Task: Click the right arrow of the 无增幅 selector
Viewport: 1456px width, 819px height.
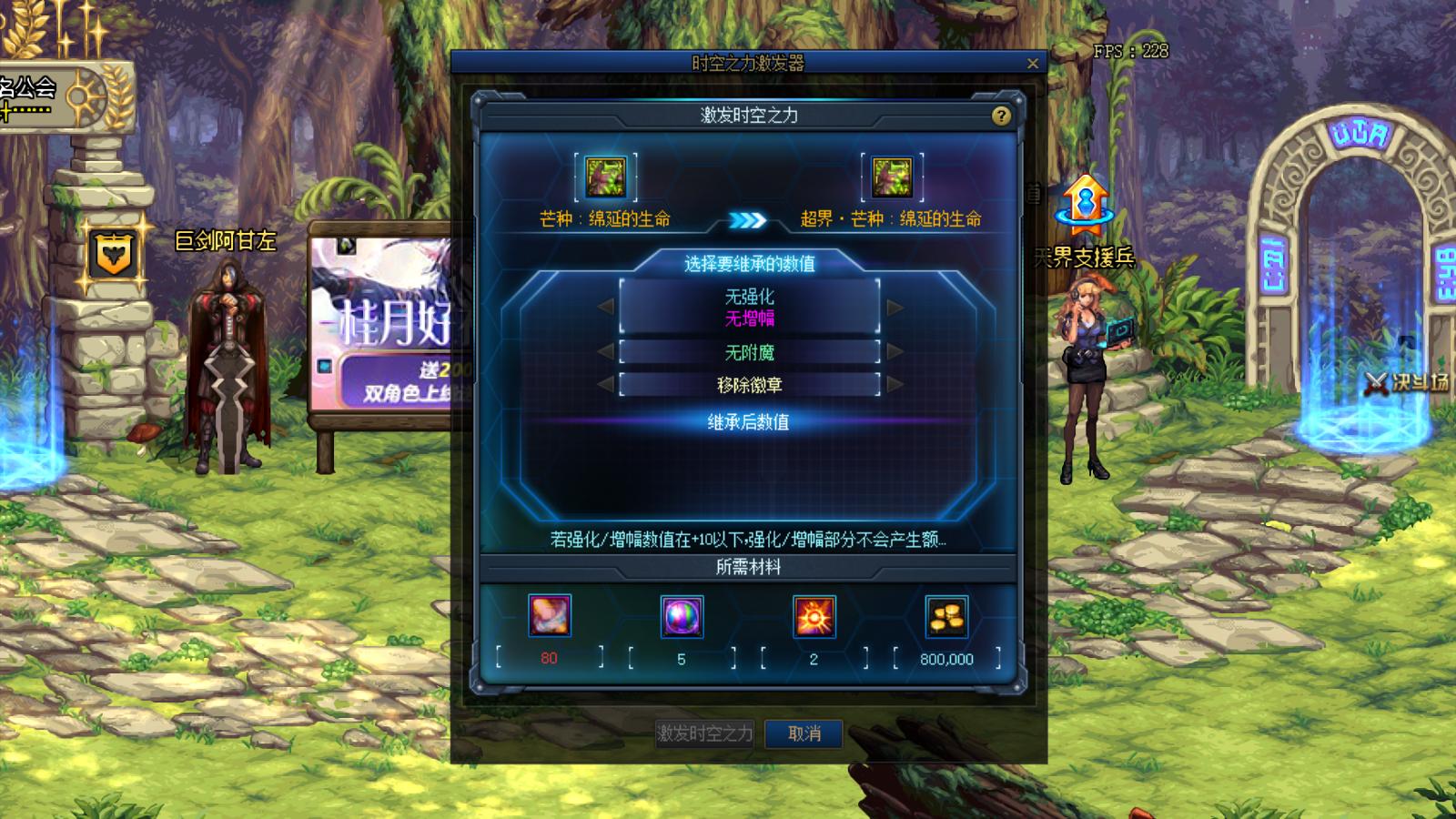Action: [893, 308]
